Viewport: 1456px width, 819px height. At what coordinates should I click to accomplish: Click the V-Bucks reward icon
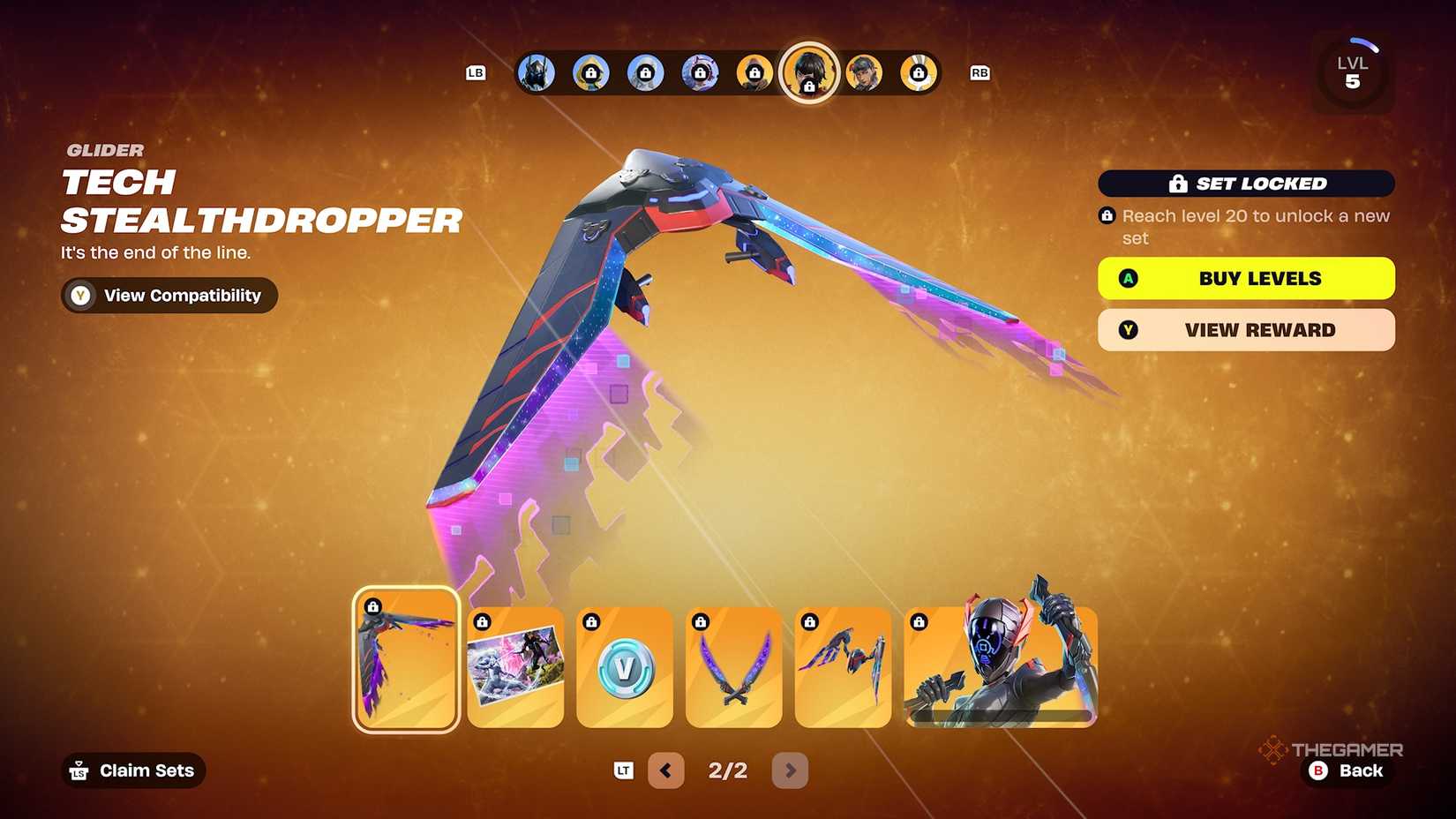(625, 669)
